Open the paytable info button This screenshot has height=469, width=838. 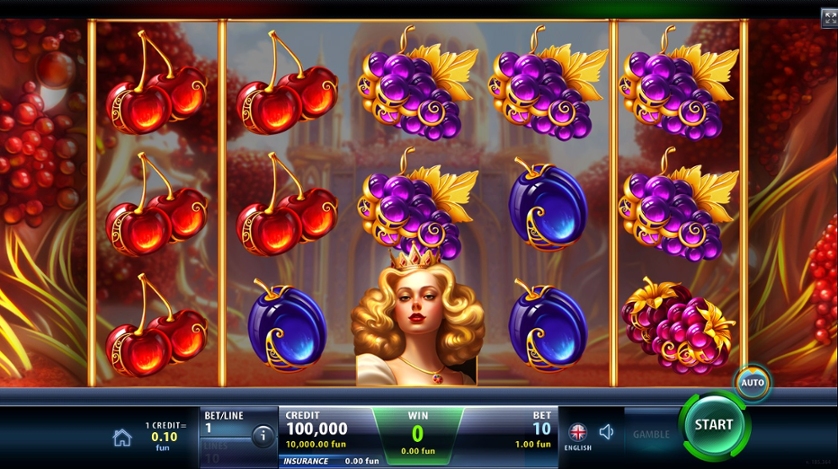tap(263, 436)
